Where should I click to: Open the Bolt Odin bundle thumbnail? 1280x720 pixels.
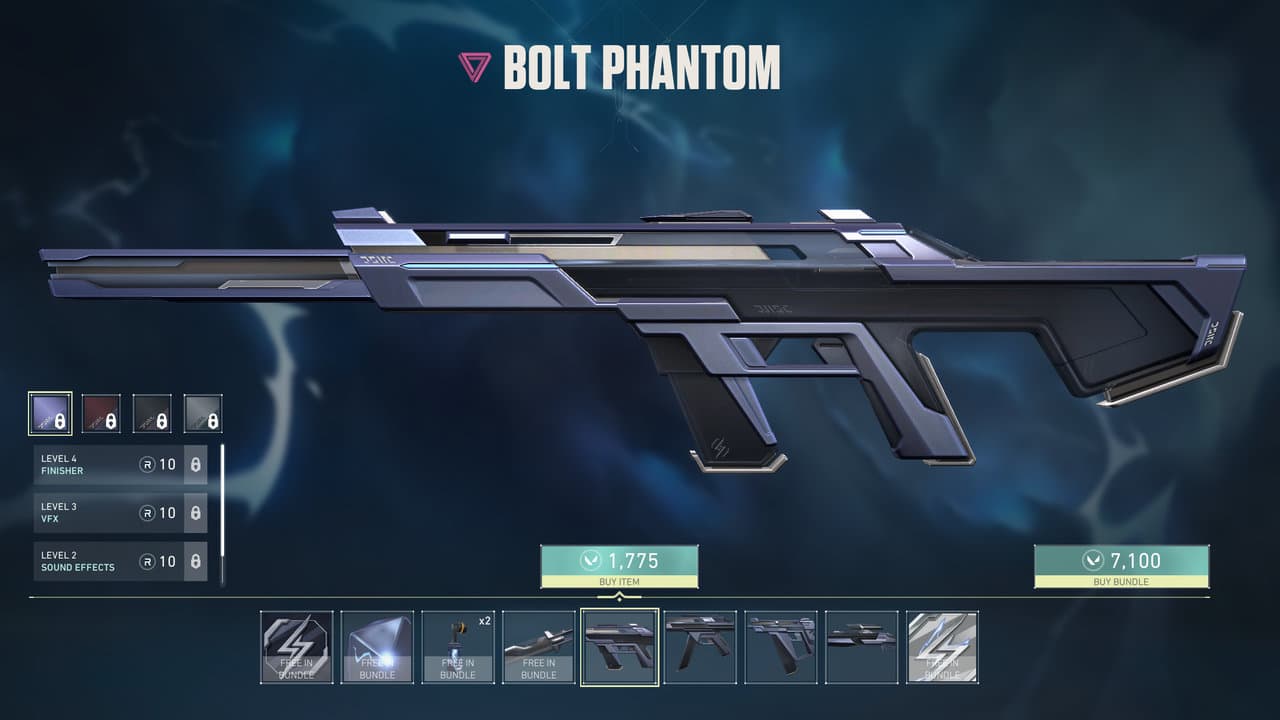coord(862,646)
